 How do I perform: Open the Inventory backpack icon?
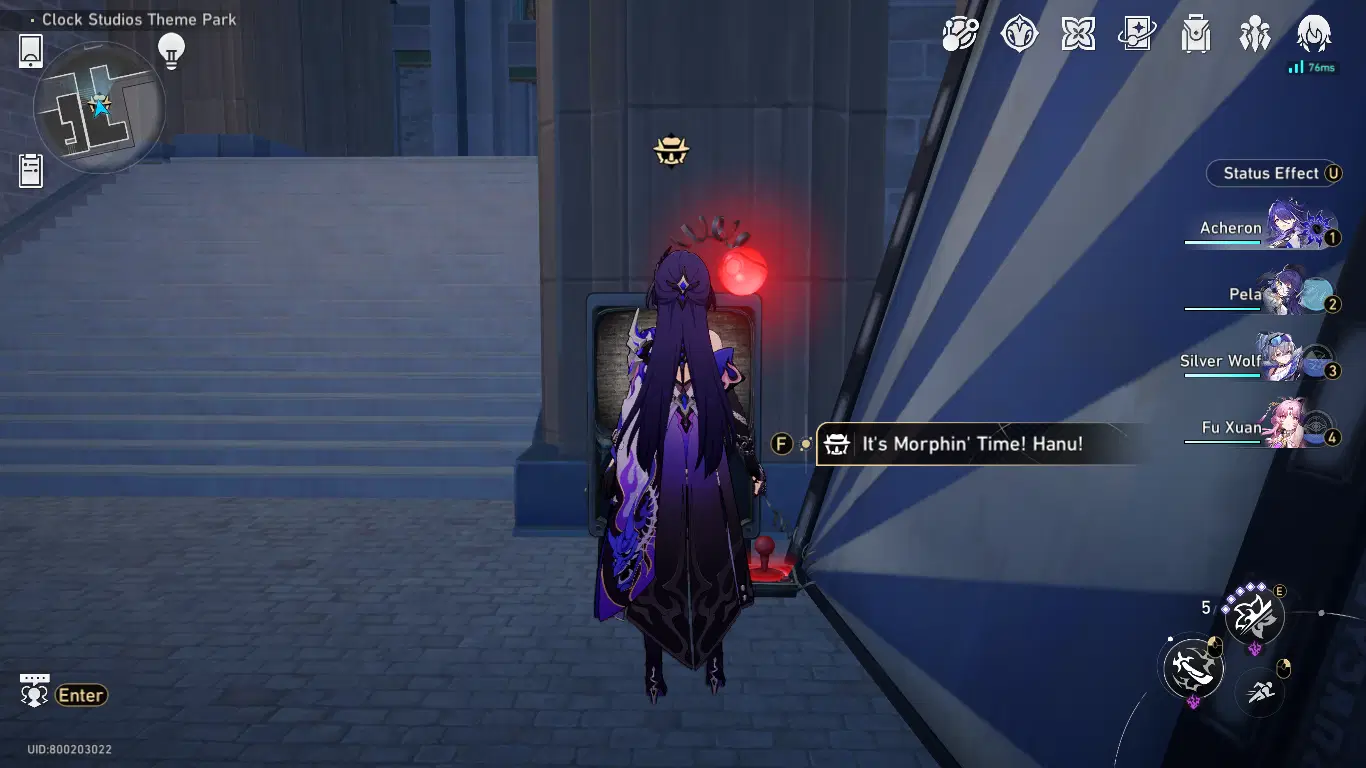click(x=1195, y=33)
